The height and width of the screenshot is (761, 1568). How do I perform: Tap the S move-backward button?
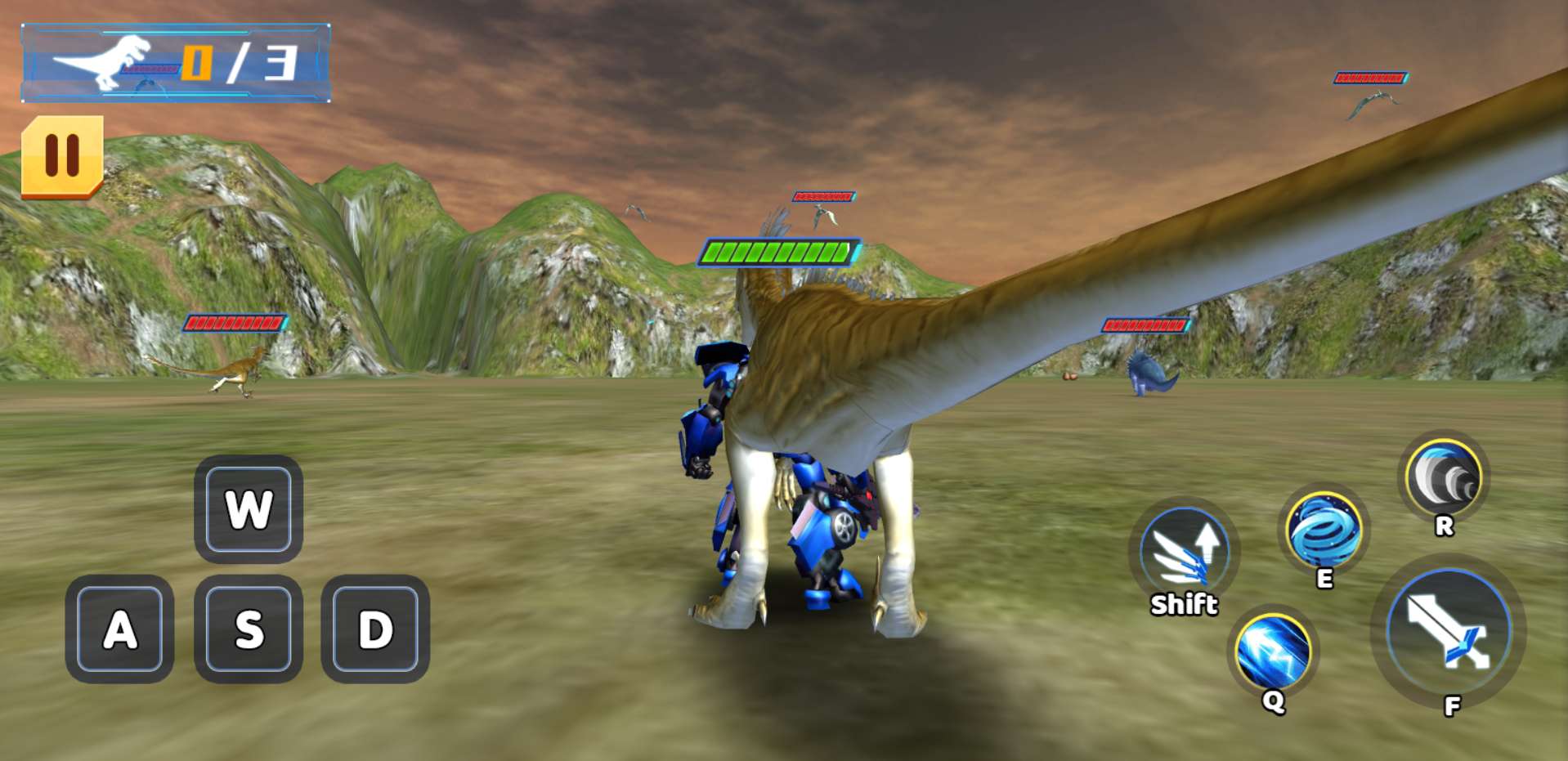click(x=249, y=629)
